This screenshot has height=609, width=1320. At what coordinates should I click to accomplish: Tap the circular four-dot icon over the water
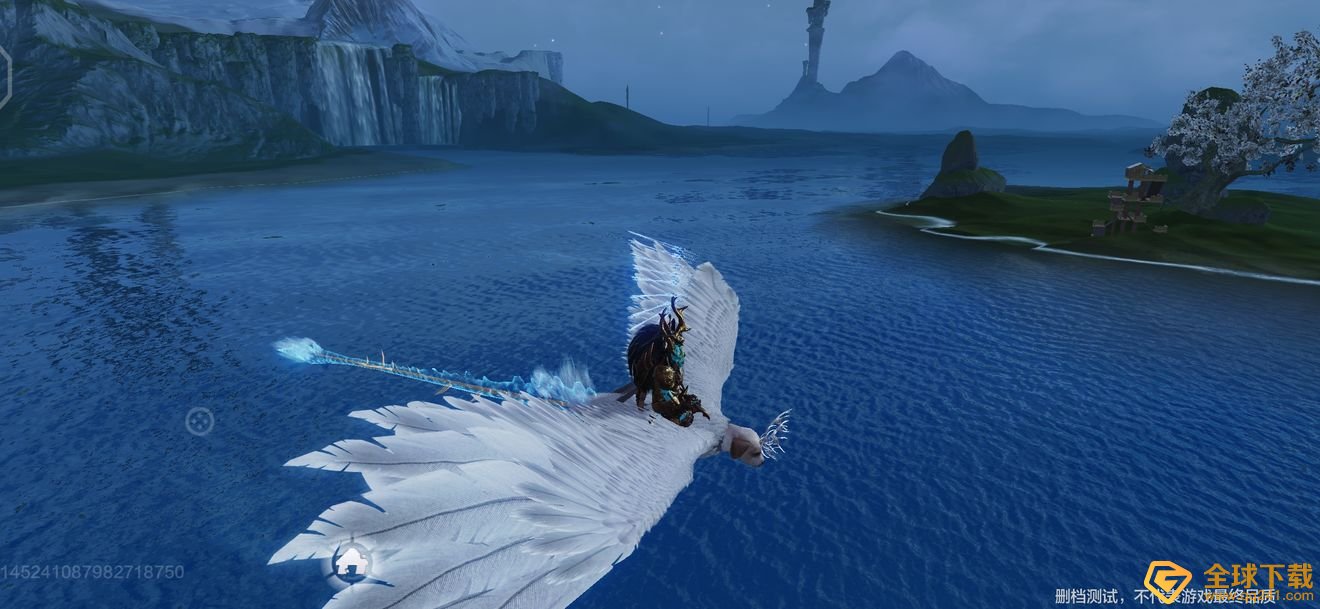coord(199,422)
